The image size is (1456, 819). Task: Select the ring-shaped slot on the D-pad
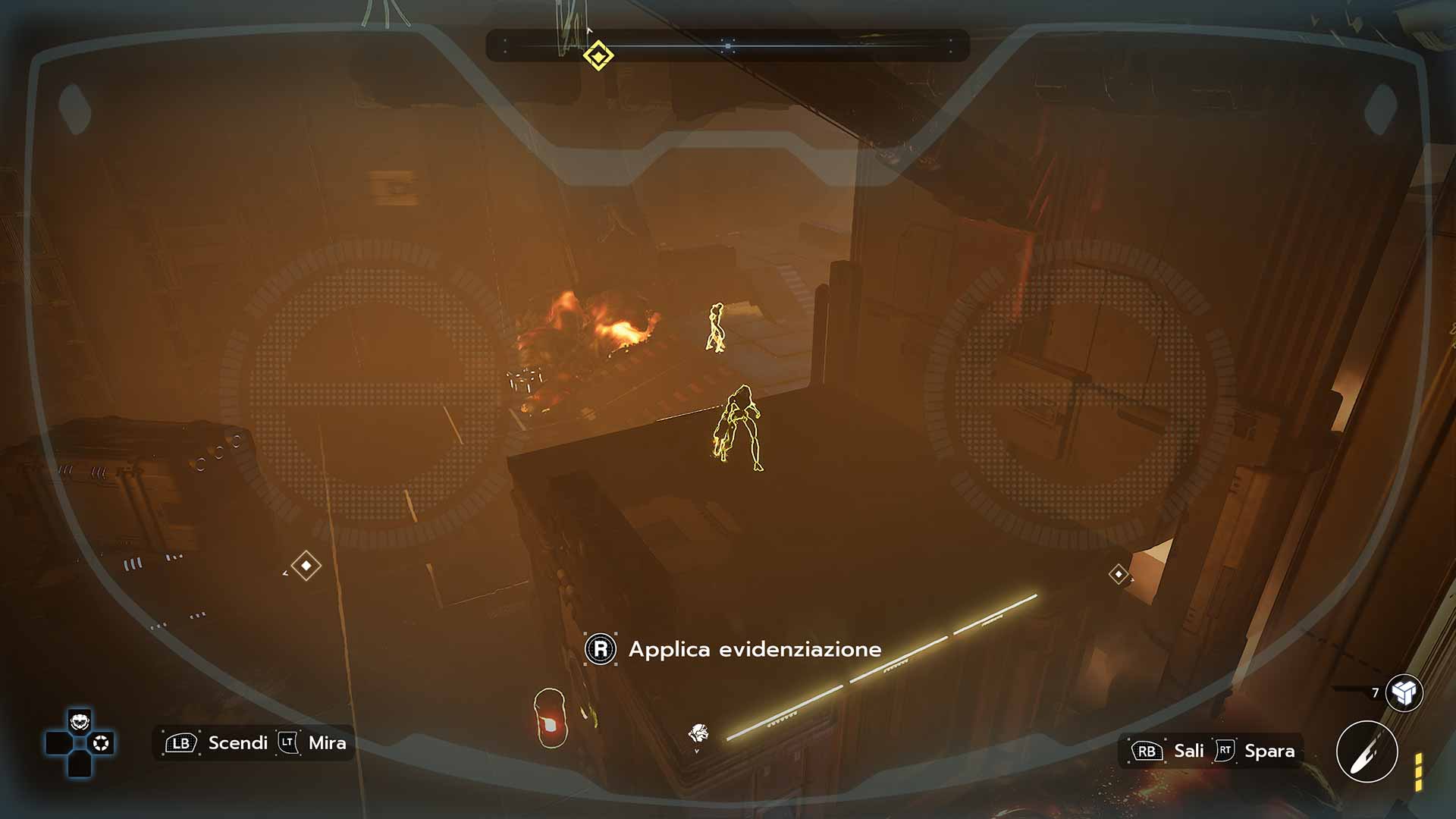[101, 743]
